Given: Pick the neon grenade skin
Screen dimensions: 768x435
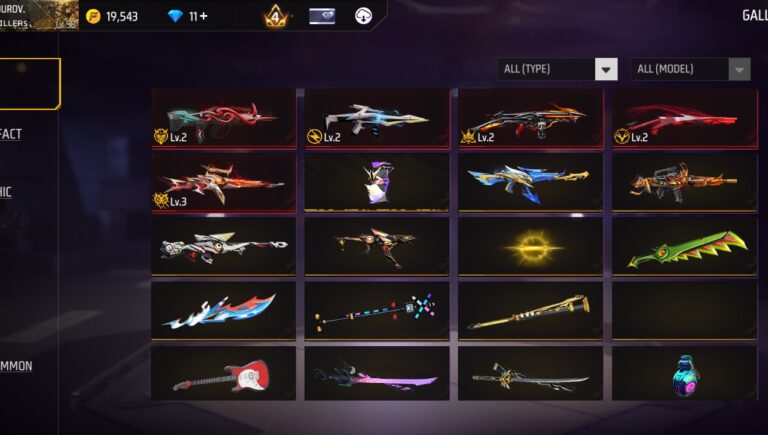Looking at the screenshot, I should coord(684,374).
